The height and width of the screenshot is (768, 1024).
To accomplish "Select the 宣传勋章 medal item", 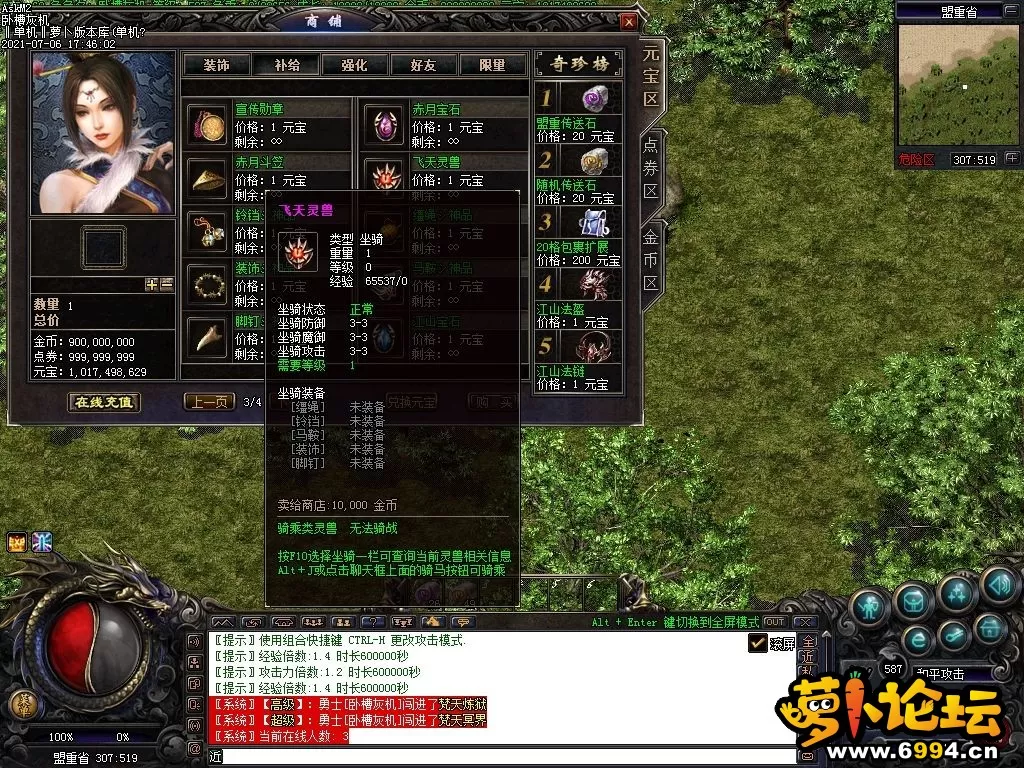I will point(208,126).
